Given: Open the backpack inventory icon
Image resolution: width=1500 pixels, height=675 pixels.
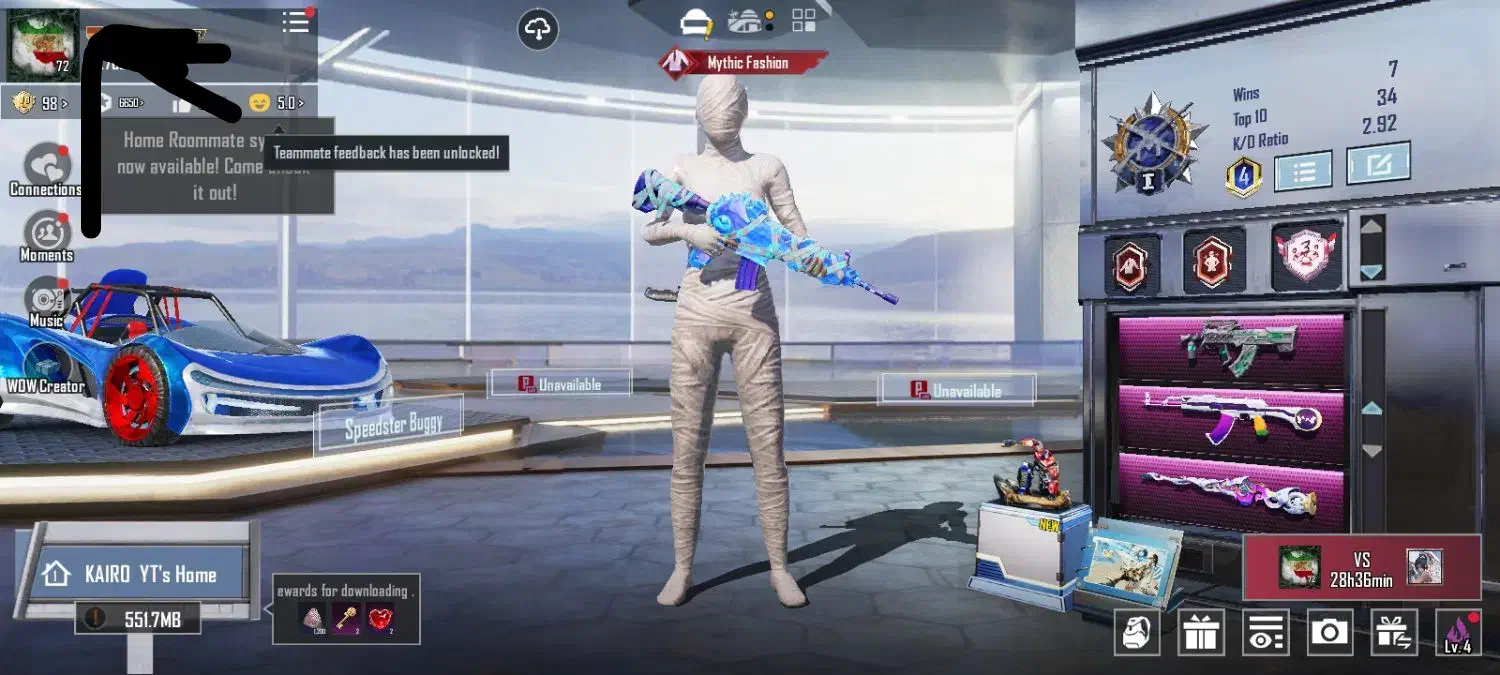Looking at the screenshot, I should (x=1137, y=632).
